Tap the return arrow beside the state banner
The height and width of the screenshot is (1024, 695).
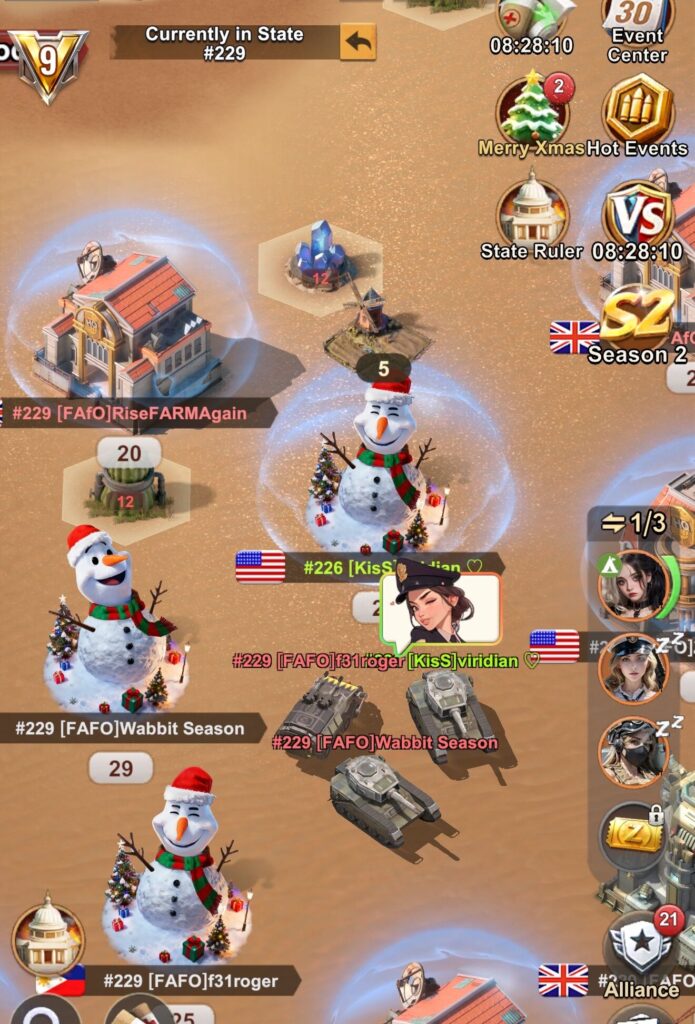[x=358, y=42]
